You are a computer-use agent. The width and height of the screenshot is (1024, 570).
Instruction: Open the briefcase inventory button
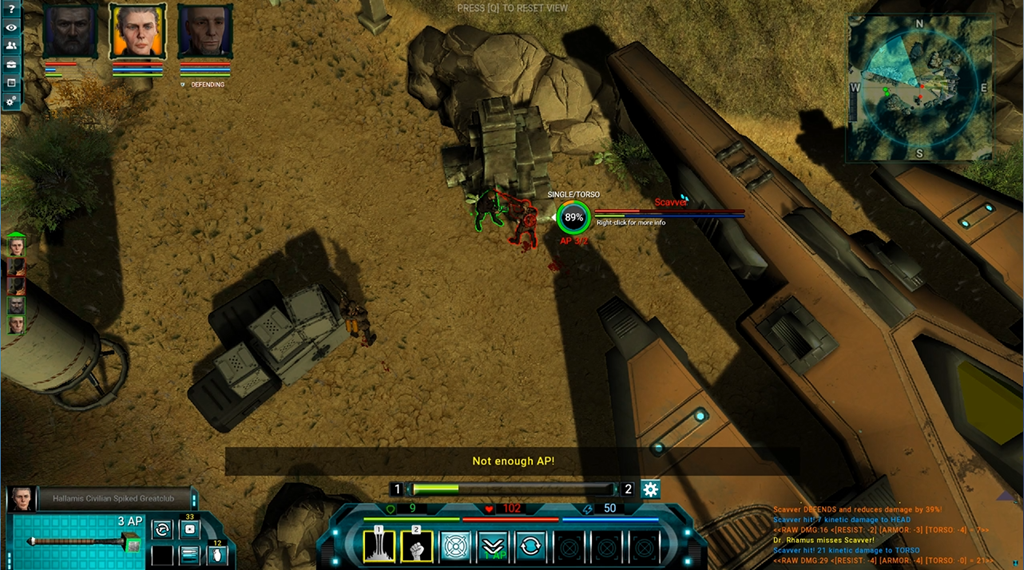11,64
